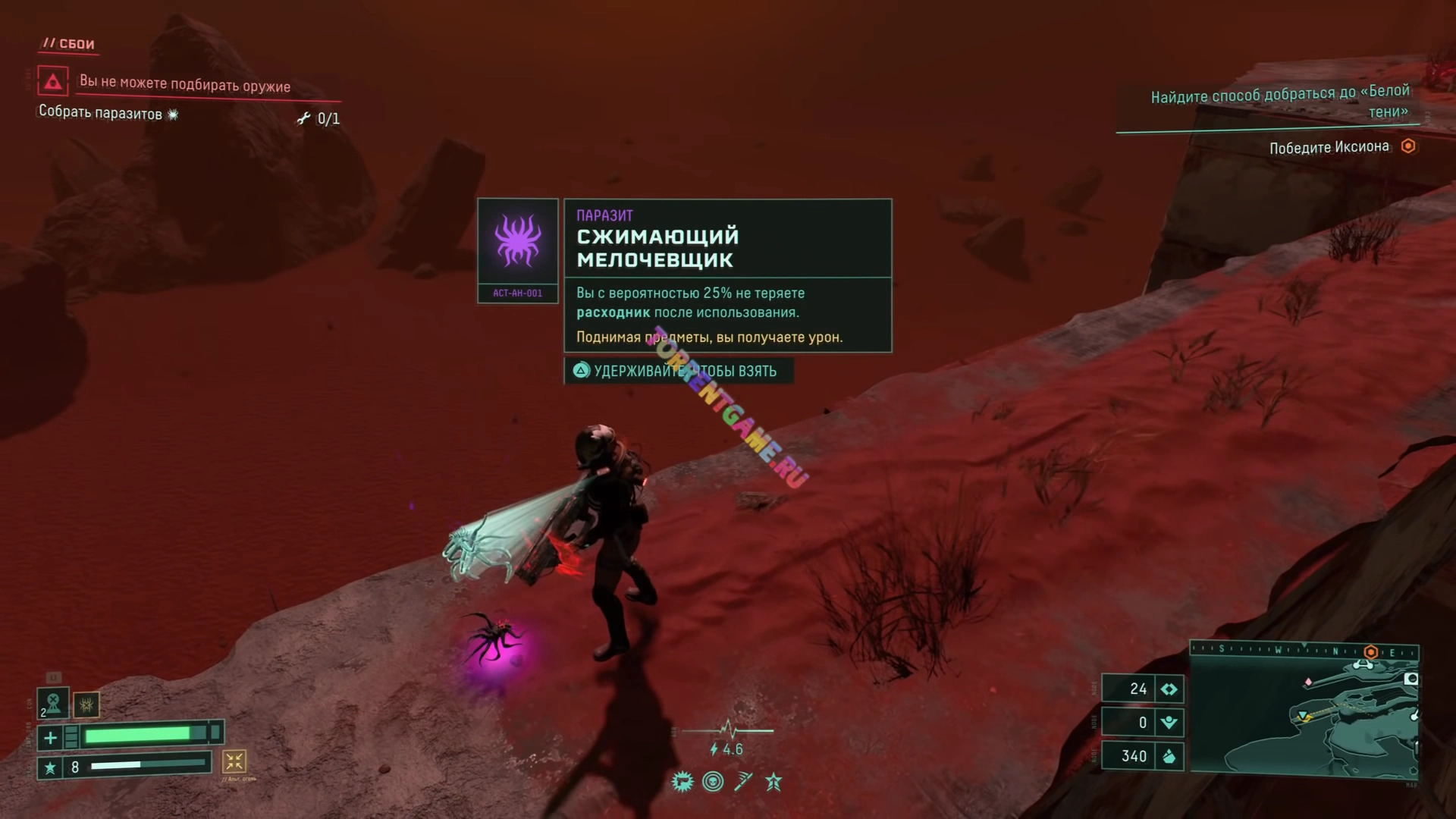This screenshot has width=1456, height=819.
Task: Click the obolite diamond currency icon
Action: click(1169, 689)
